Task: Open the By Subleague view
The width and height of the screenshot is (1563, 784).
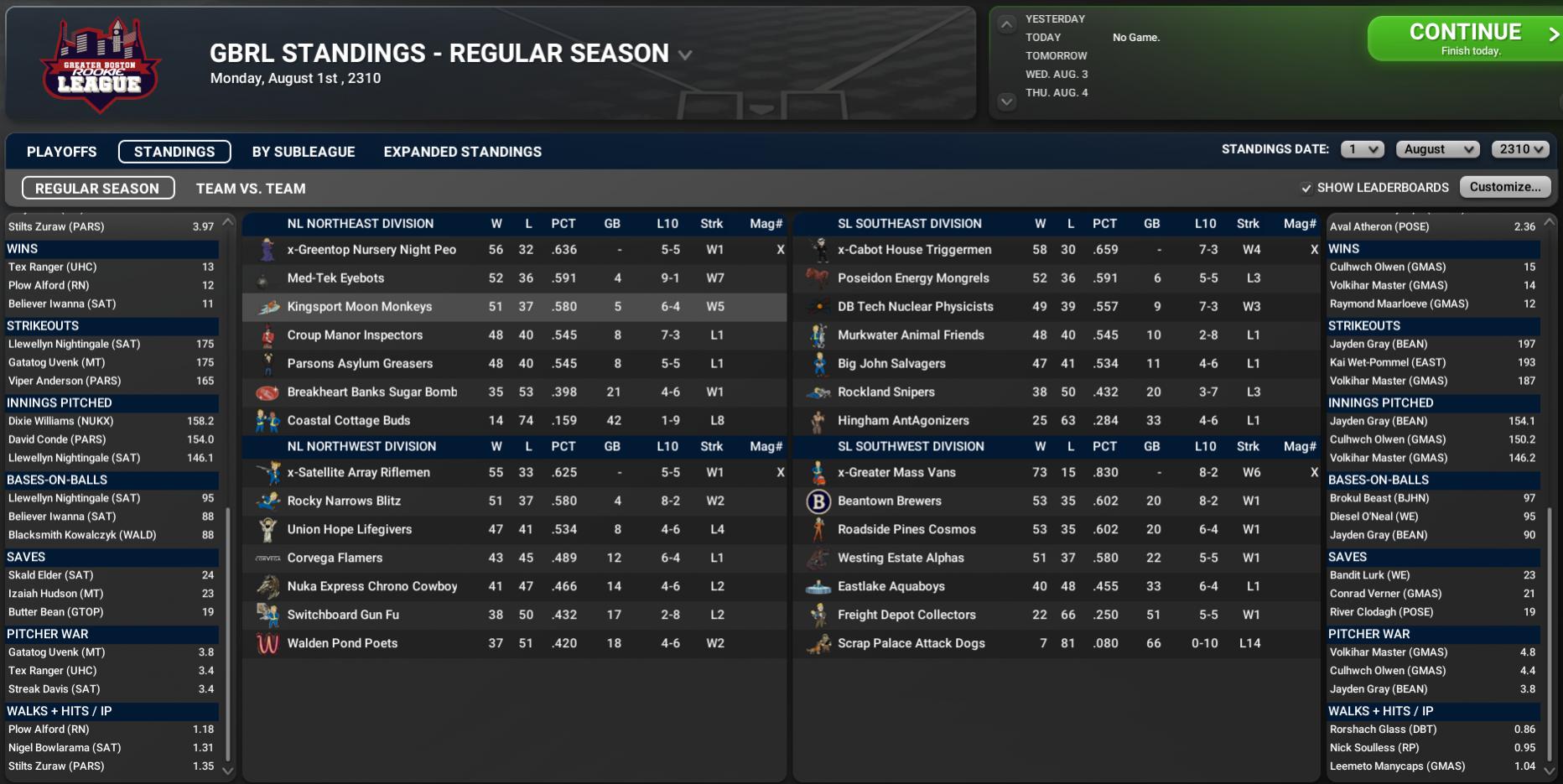Action: tap(304, 152)
